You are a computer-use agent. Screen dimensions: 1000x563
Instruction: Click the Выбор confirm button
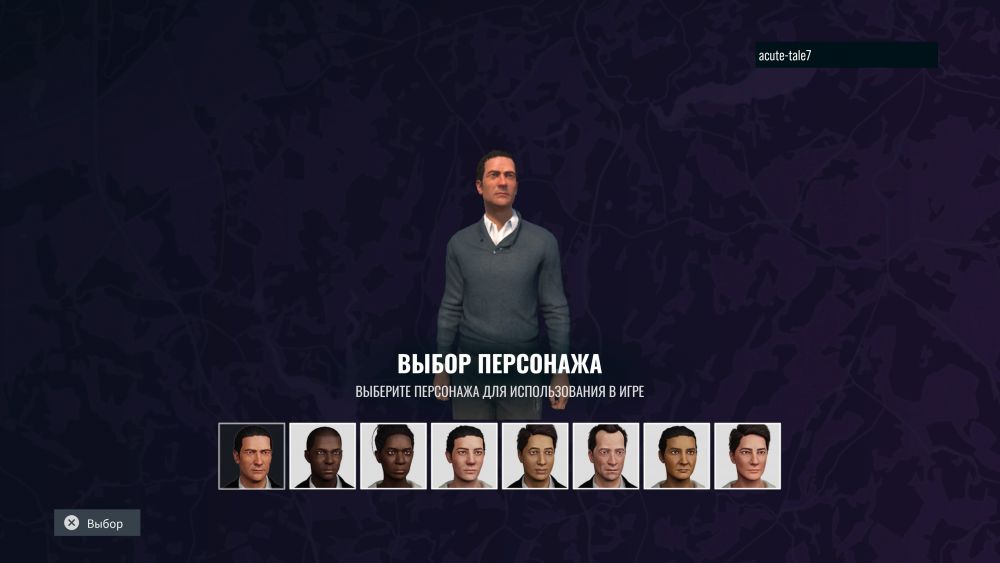pyautogui.click(x=97, y=523)
